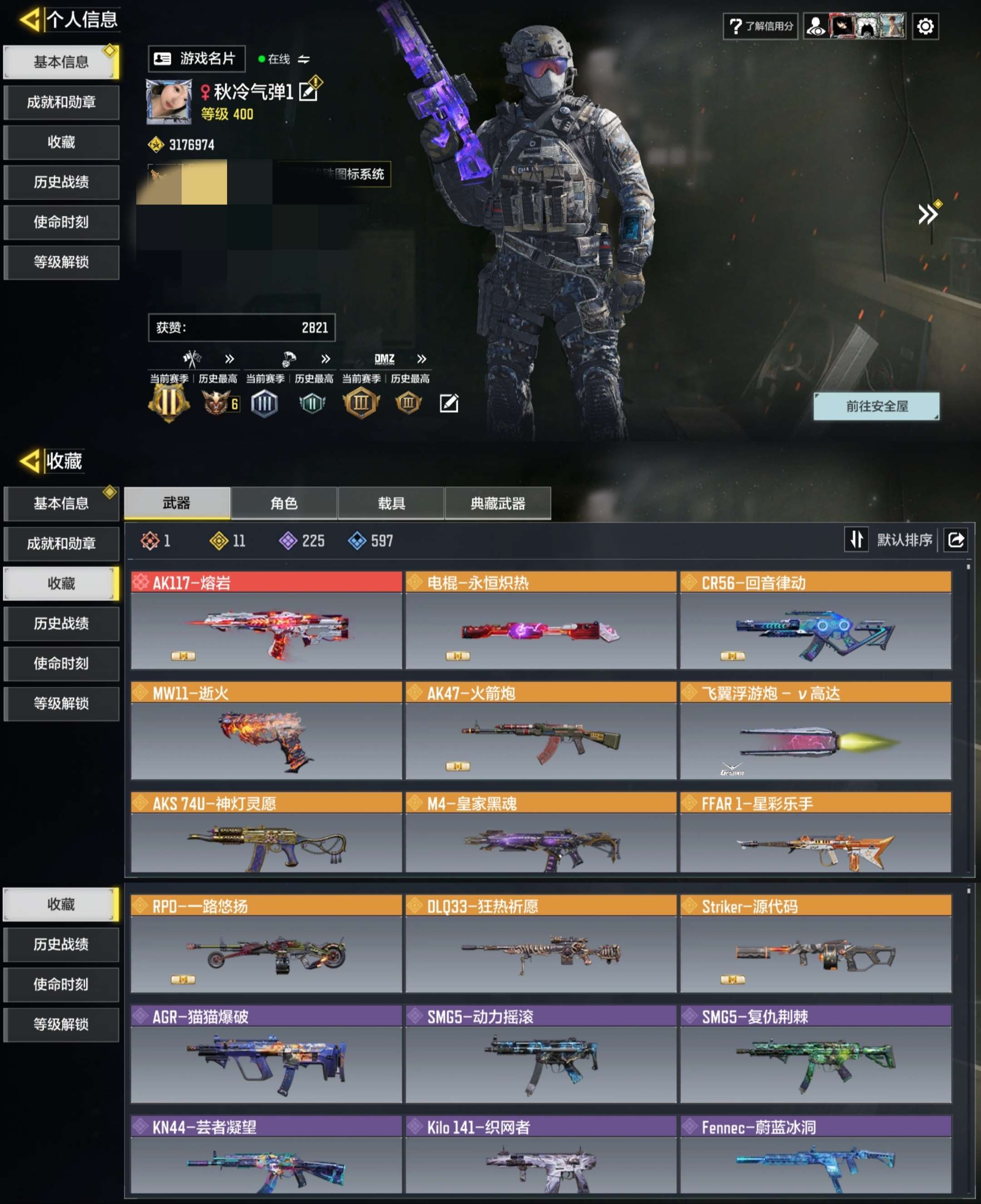Open the gear settings icon
This screenshot has width=981, height=1204.
[x=925, y=26]
